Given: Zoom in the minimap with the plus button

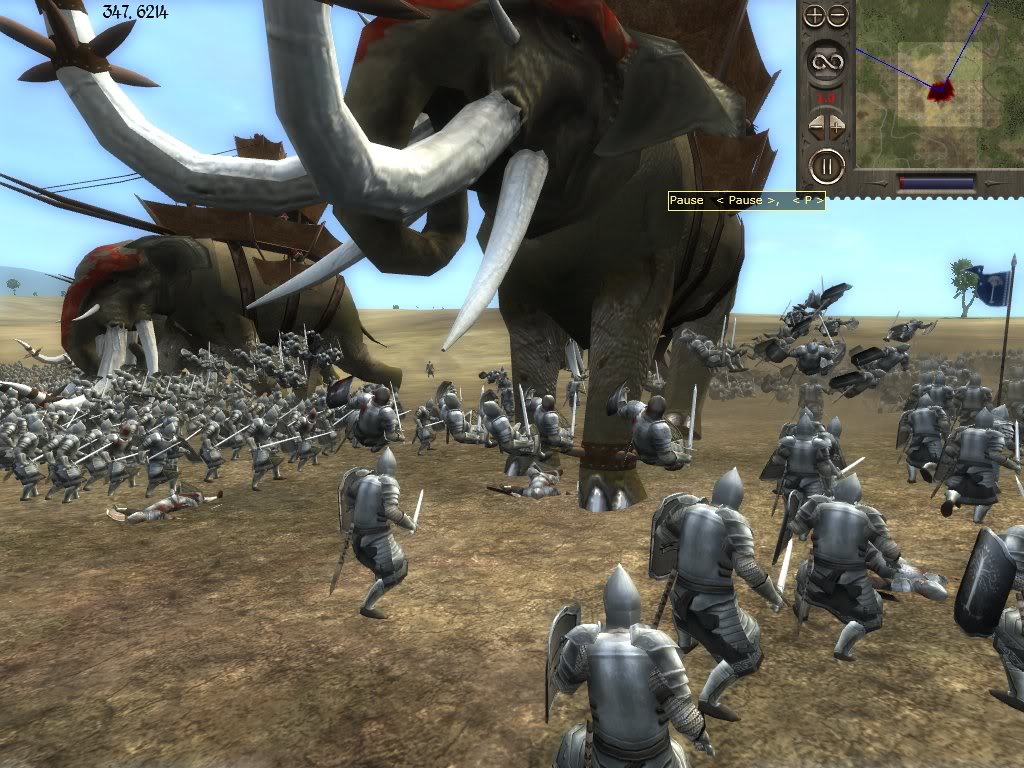Looking at the screenshot, I should 815,16.
